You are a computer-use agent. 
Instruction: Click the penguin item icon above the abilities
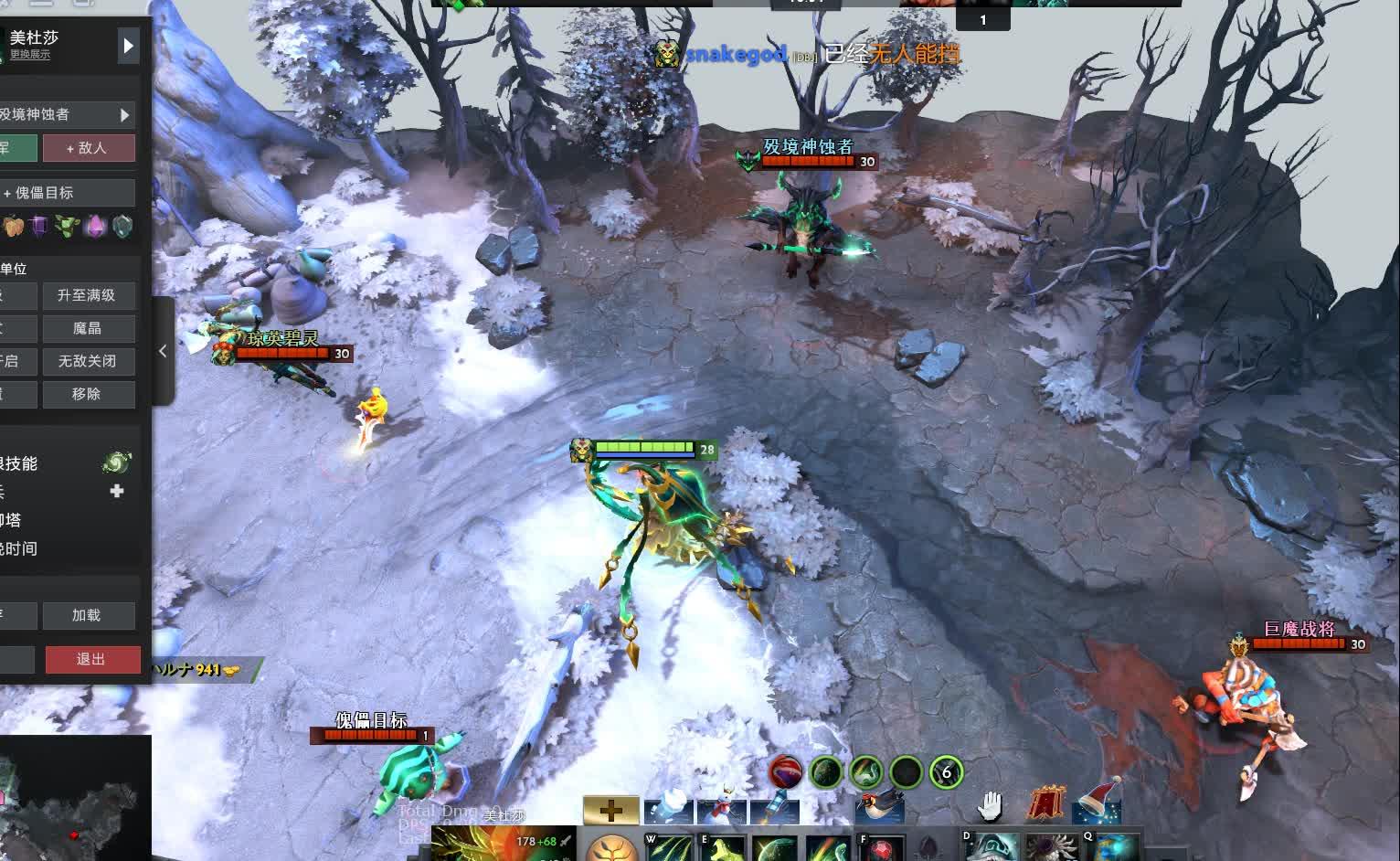pyautogui.click(x=880, y=807)
